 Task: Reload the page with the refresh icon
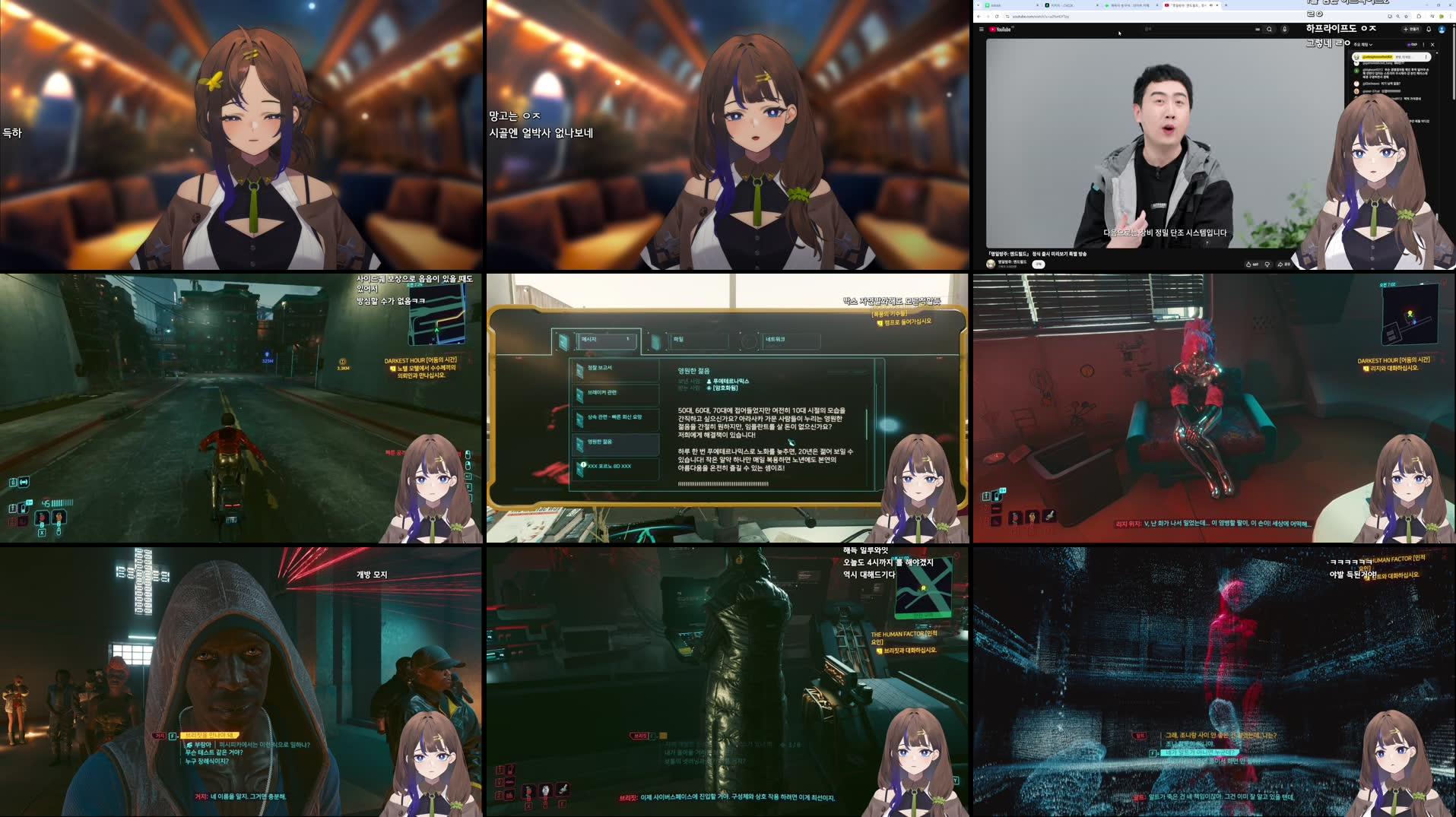[x=998, y=16]
